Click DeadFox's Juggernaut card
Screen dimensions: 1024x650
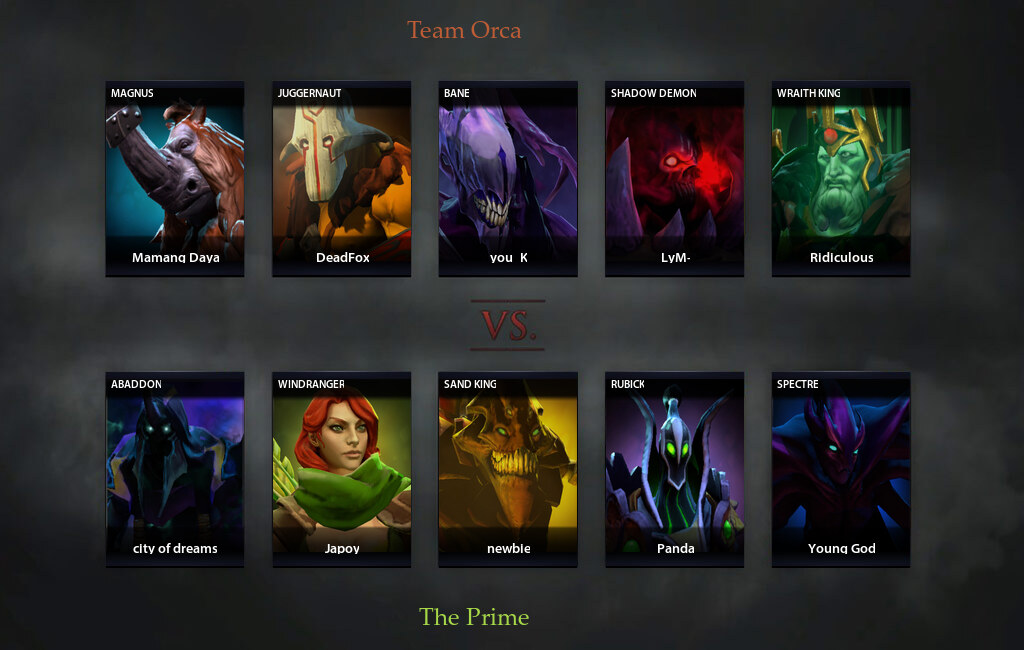point(342,178)
